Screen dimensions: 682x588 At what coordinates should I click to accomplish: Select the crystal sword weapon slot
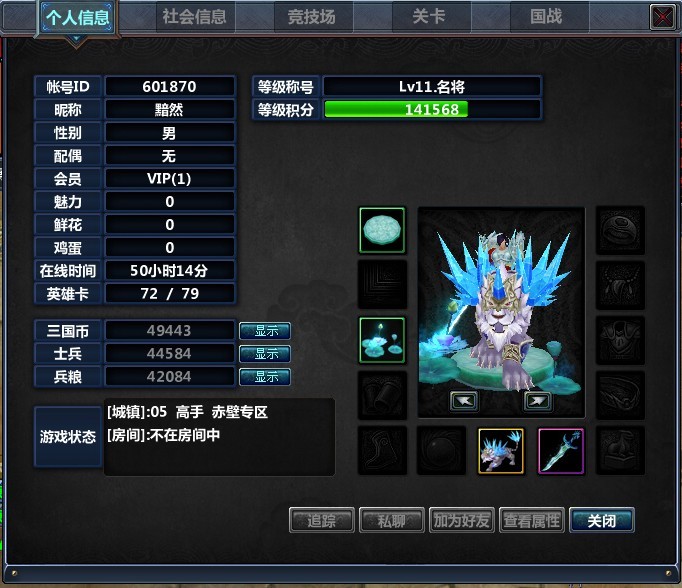tap(561, 451)
